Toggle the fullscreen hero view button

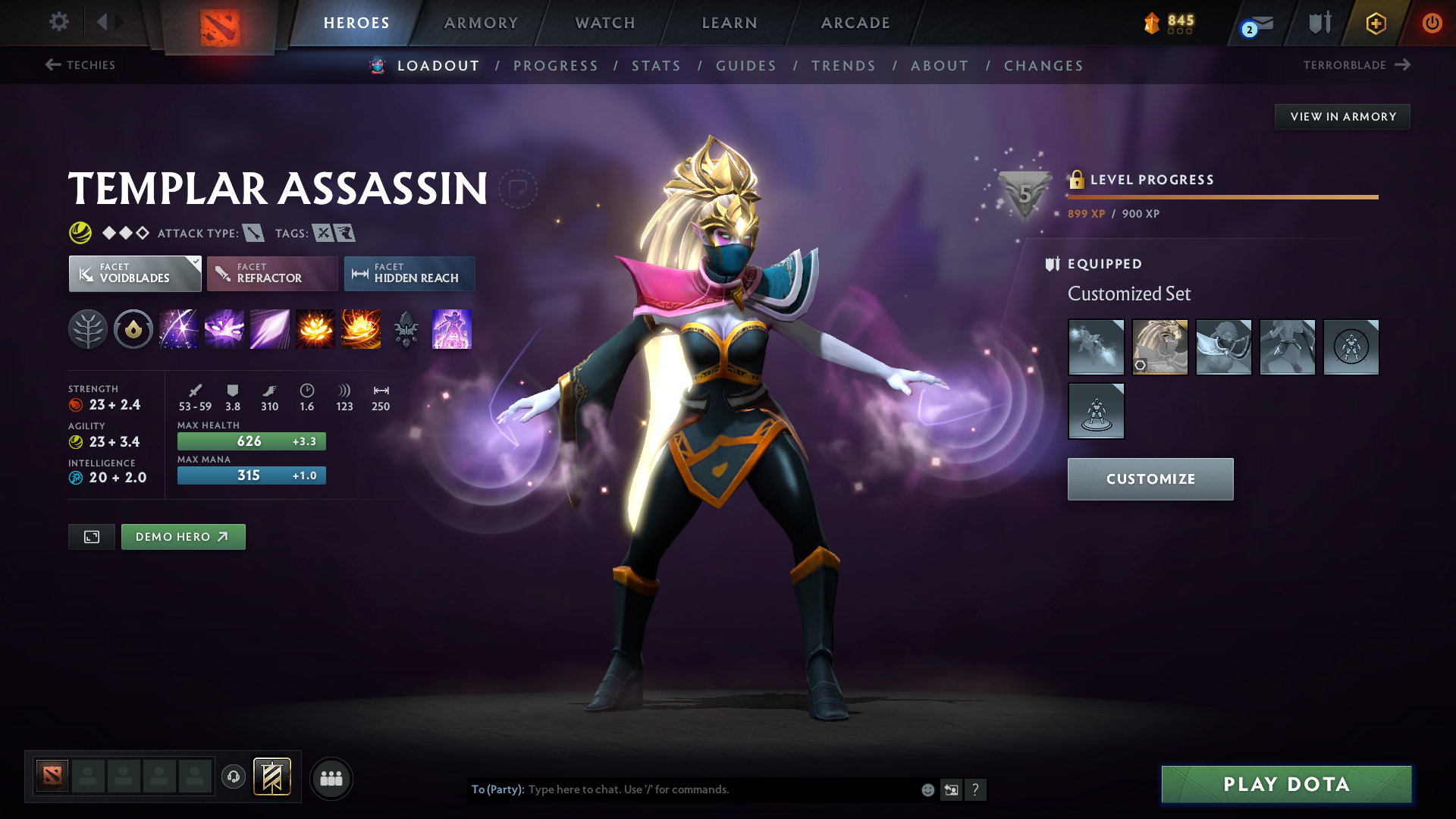pyautogui.click(x=92, y=537)
